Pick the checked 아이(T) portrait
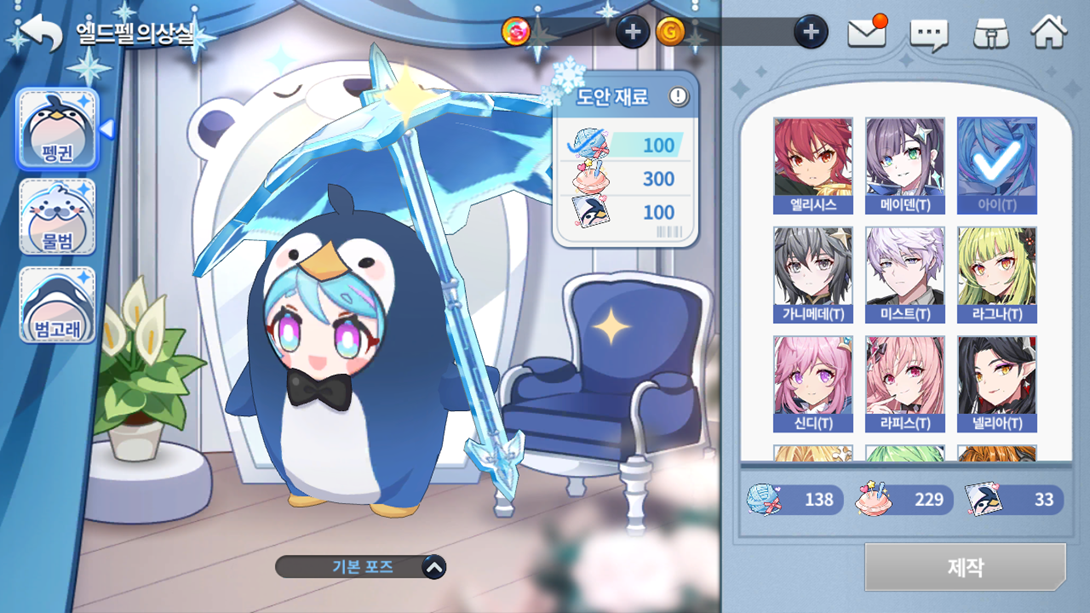Viewport: 1090px width, 613px height. click(997, 165)
